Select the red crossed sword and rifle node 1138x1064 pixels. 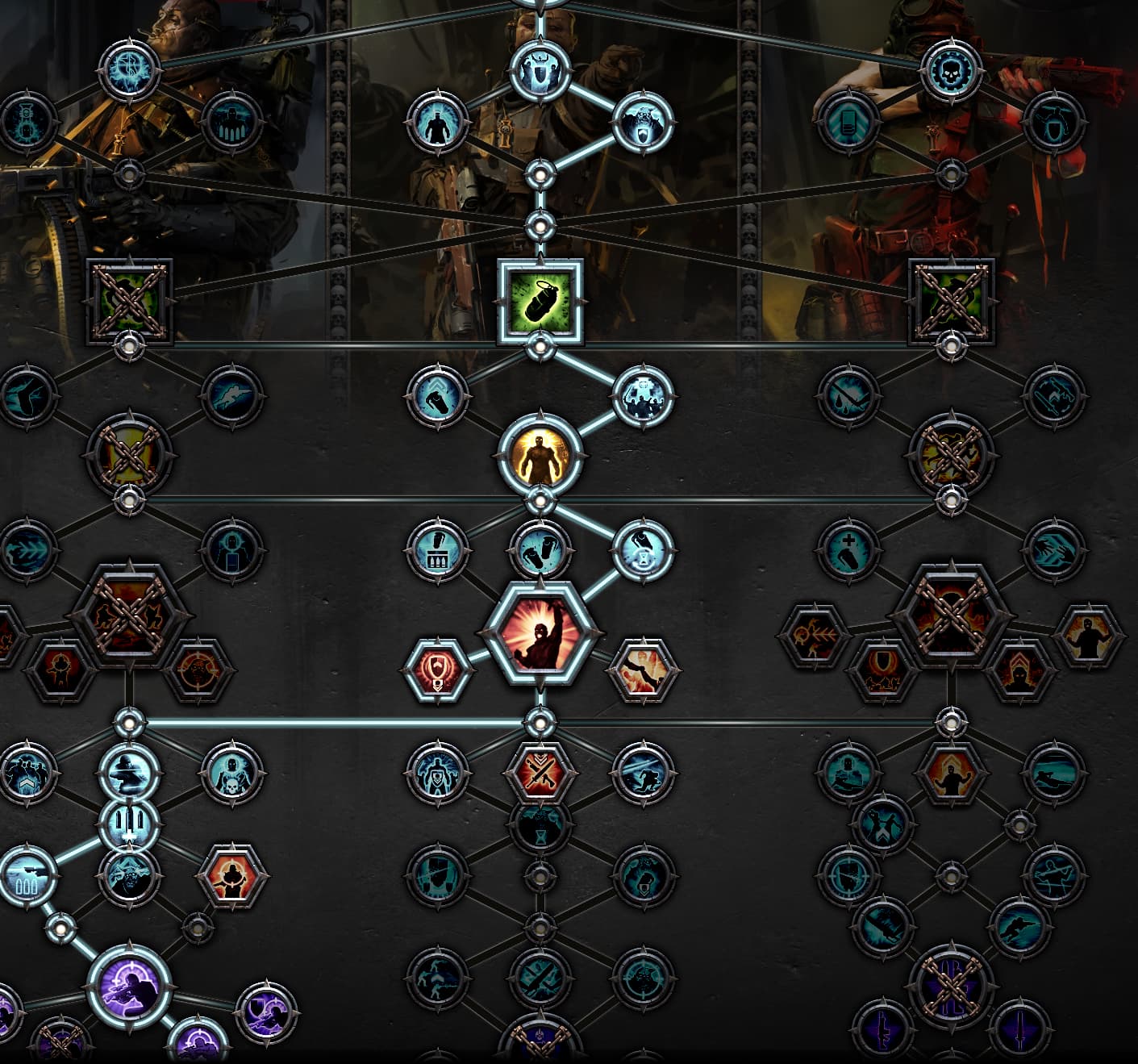pyautogui.click(x=540, y=771)
